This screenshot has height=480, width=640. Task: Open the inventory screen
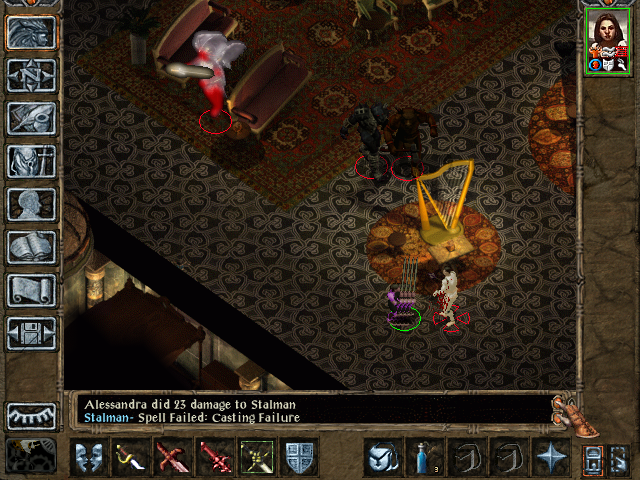pyautogui.click(x=32, y=161)
